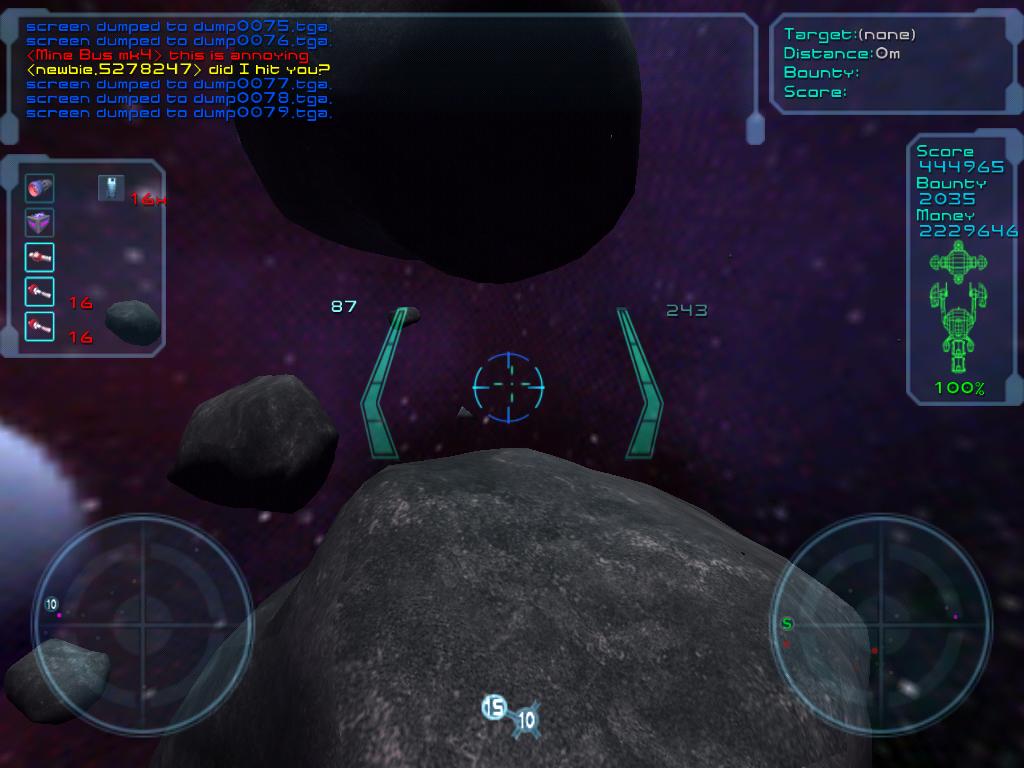Open the chat message log
Screen dimensions: 1024x768
tap(180, 70)
